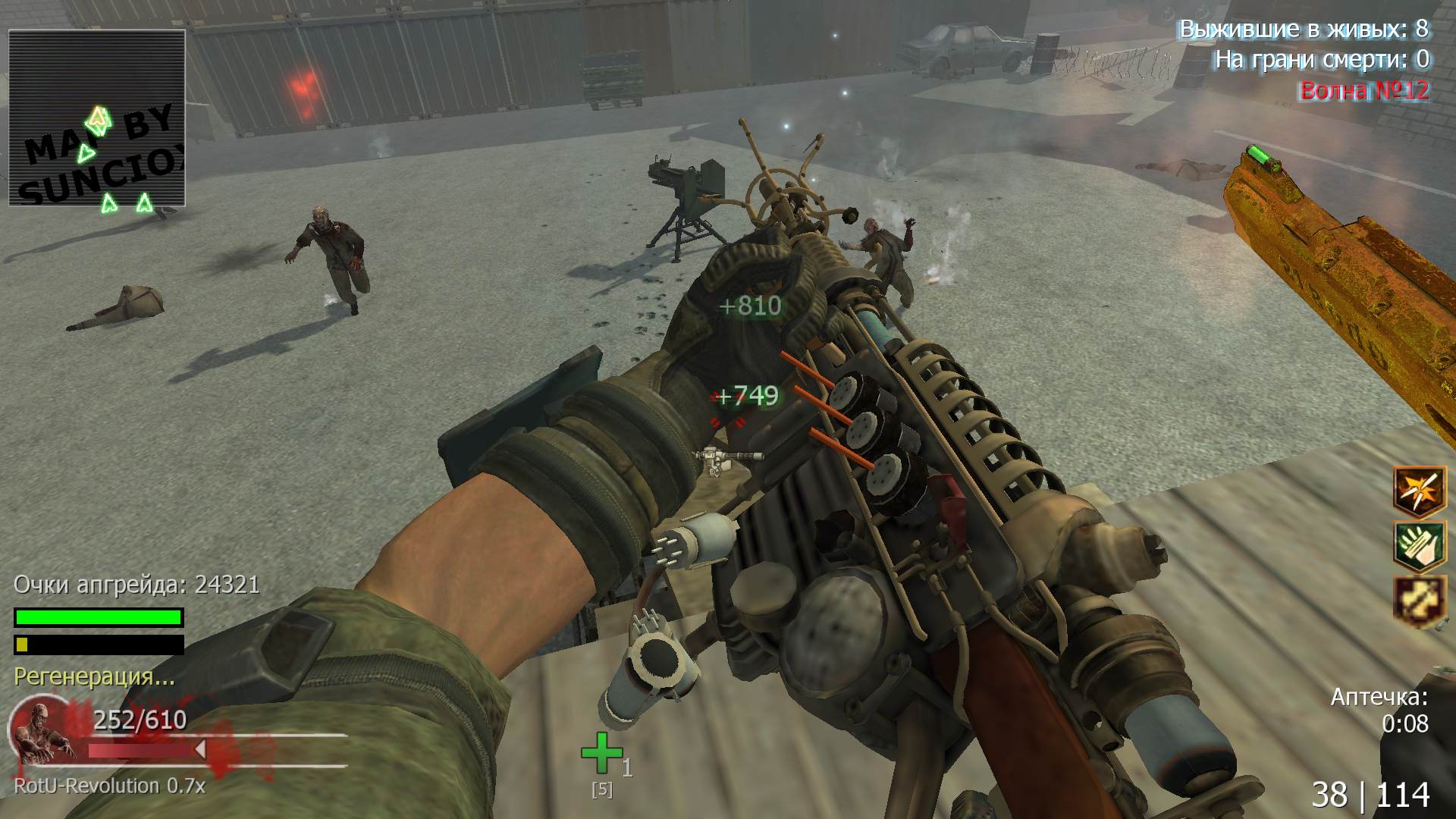Click the small turret marker icon
1456x819 pixels.
tap(727, 459)
